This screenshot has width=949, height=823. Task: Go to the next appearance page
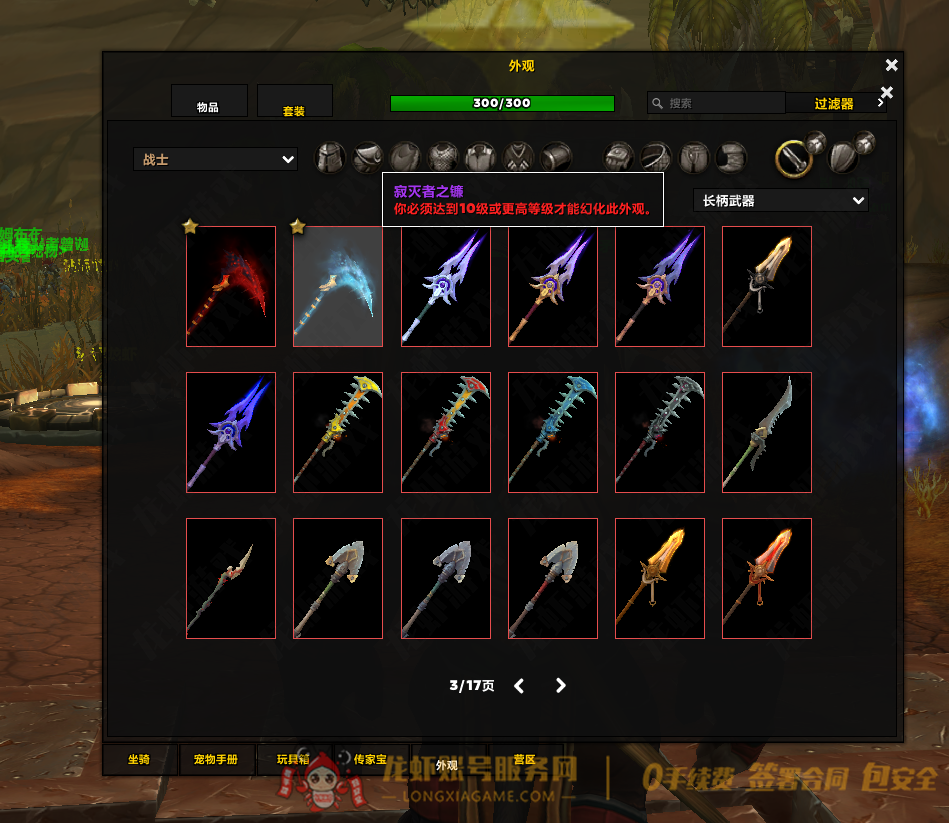tap(561, 686)
